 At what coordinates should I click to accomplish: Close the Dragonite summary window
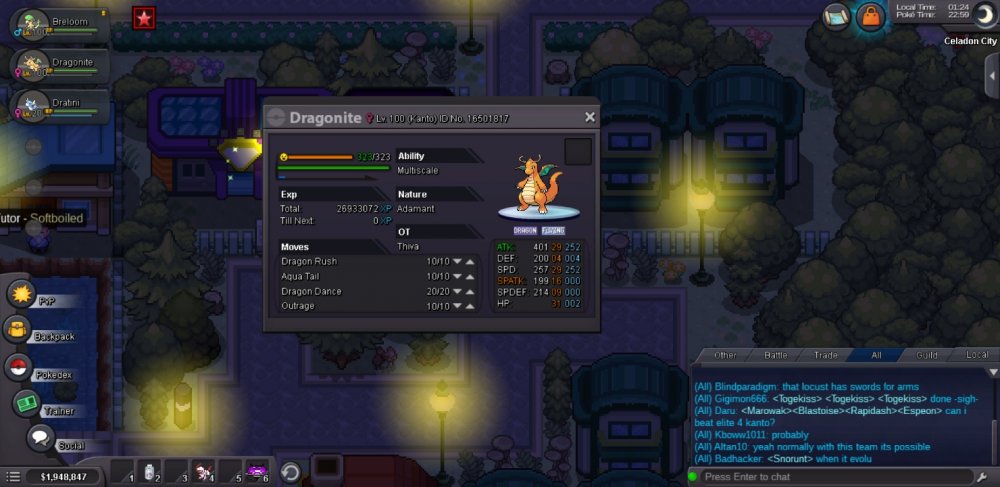[590, 117]
